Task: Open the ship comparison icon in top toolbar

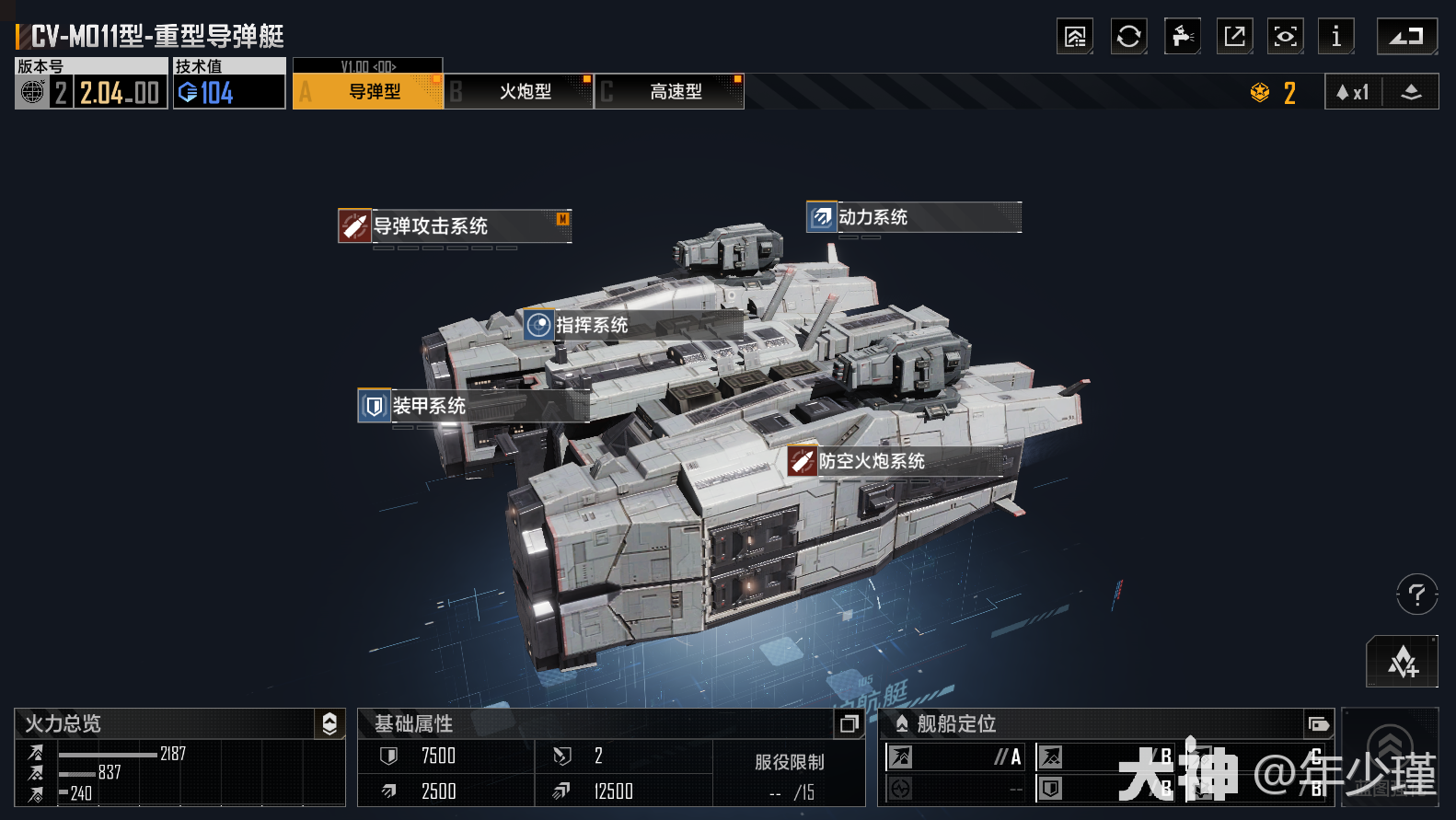Action: (x=1075, y=36)
